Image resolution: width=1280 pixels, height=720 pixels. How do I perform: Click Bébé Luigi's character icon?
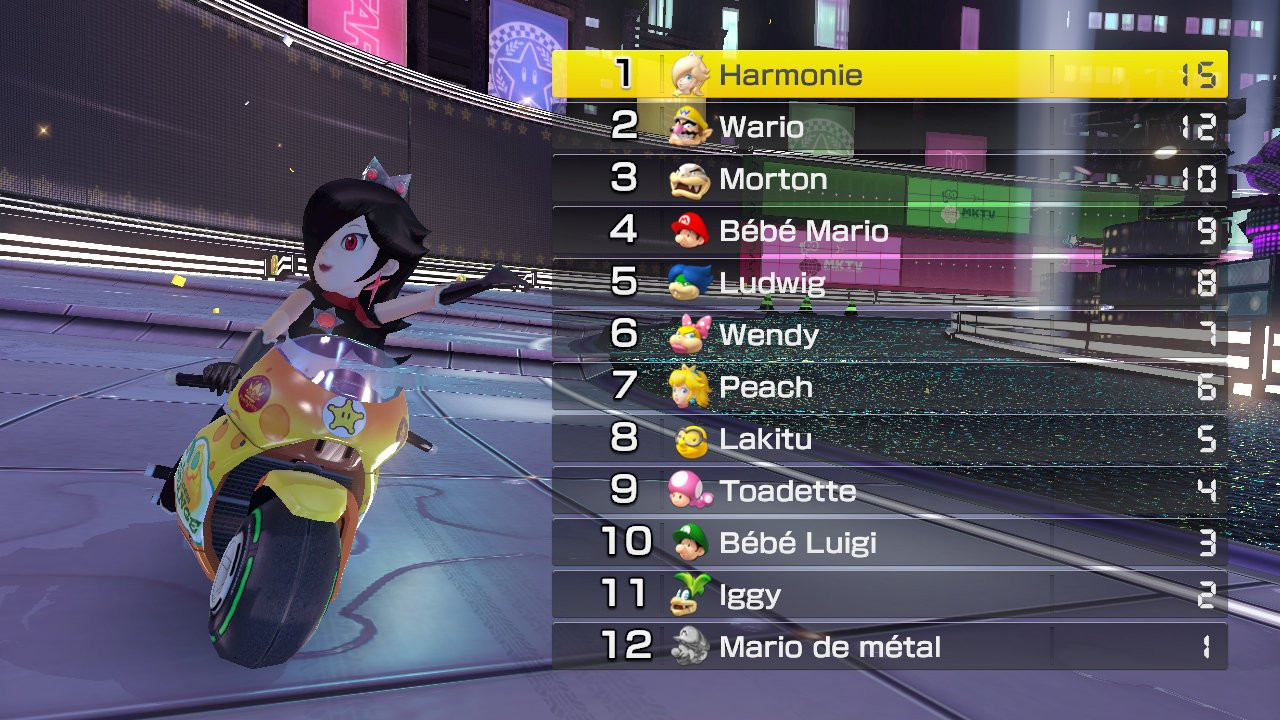tap(691, 543)
